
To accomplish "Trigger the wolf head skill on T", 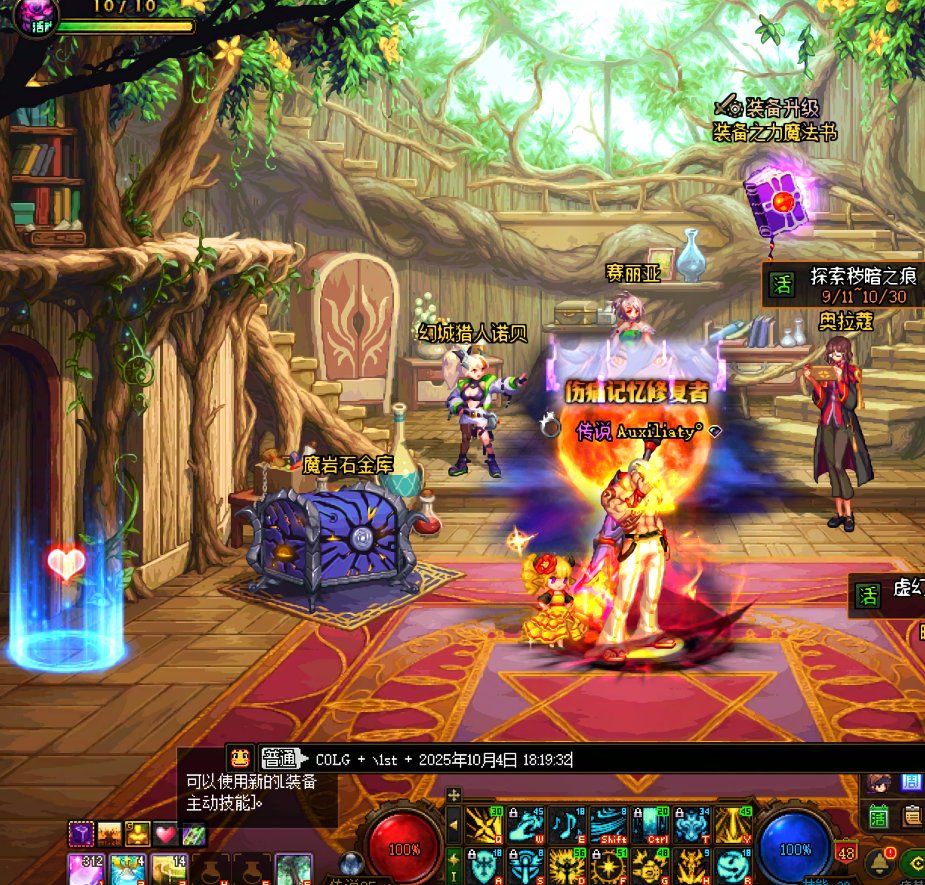I will 691,825.
